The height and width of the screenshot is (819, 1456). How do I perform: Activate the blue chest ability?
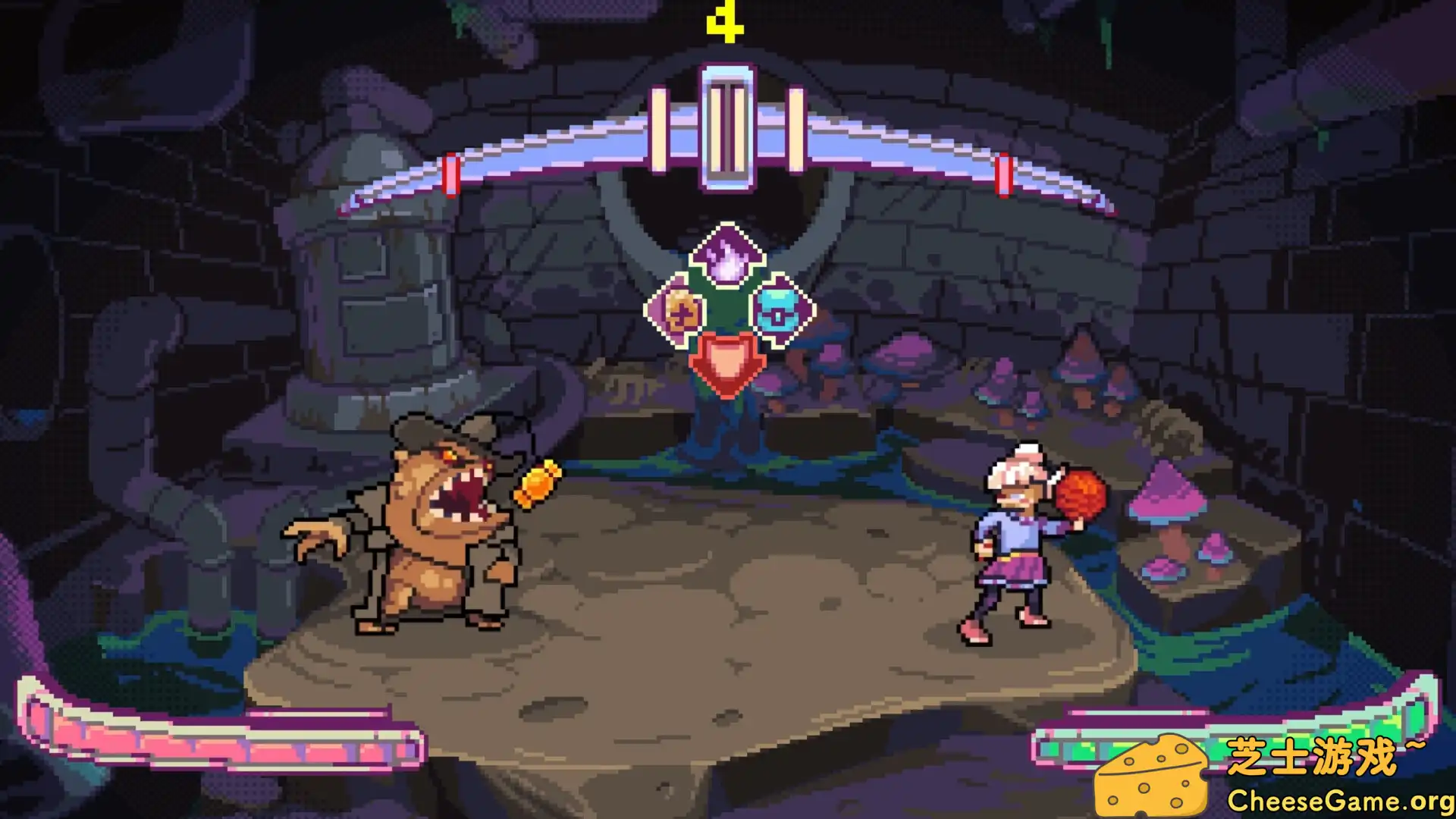click(x=780, y=309)
